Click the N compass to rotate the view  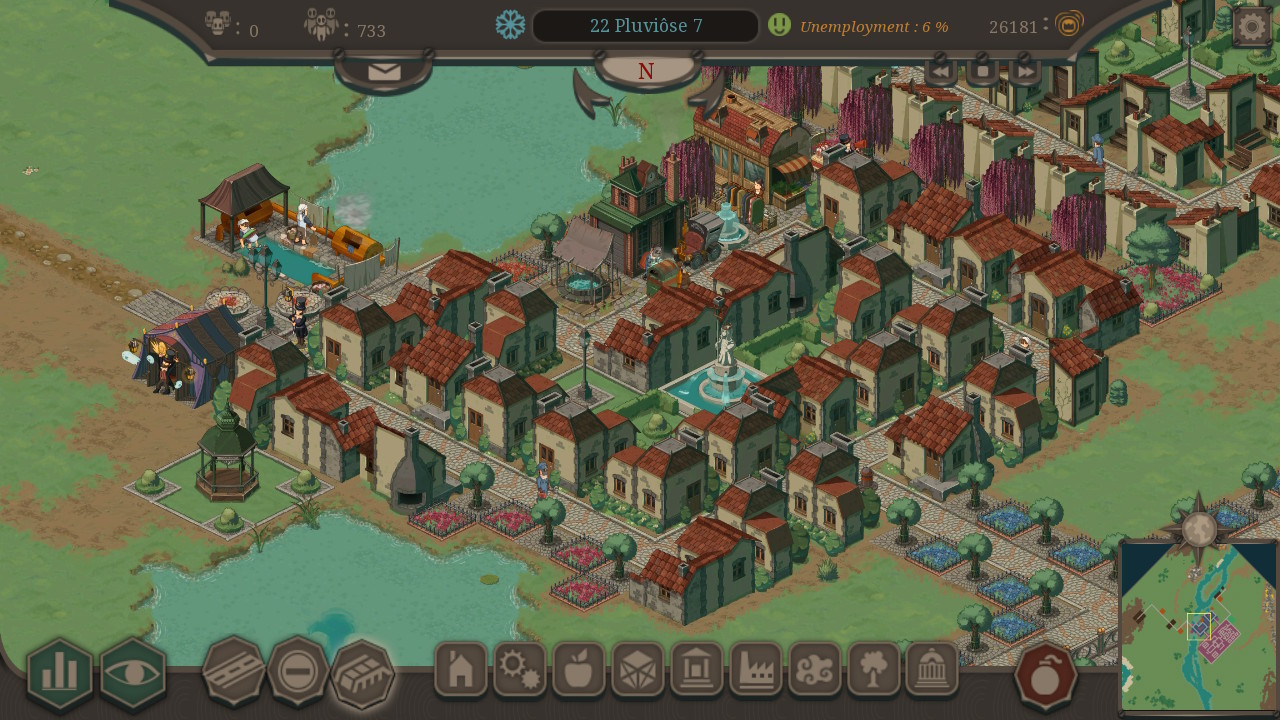coord(645,71)
